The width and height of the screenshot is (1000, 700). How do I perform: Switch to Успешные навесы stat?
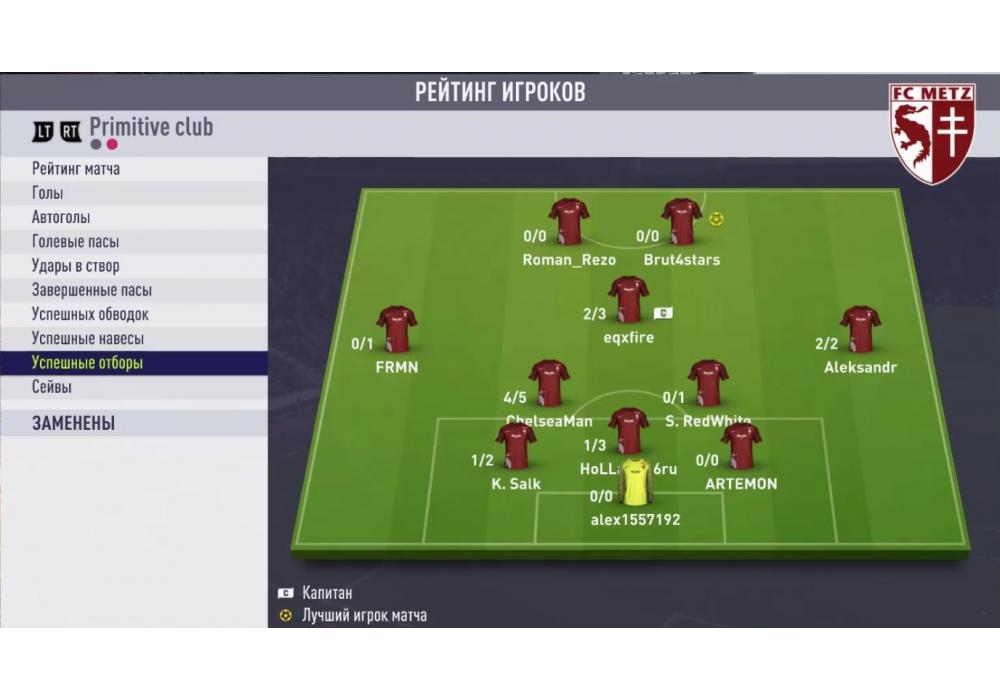click(x=87, y=338)
